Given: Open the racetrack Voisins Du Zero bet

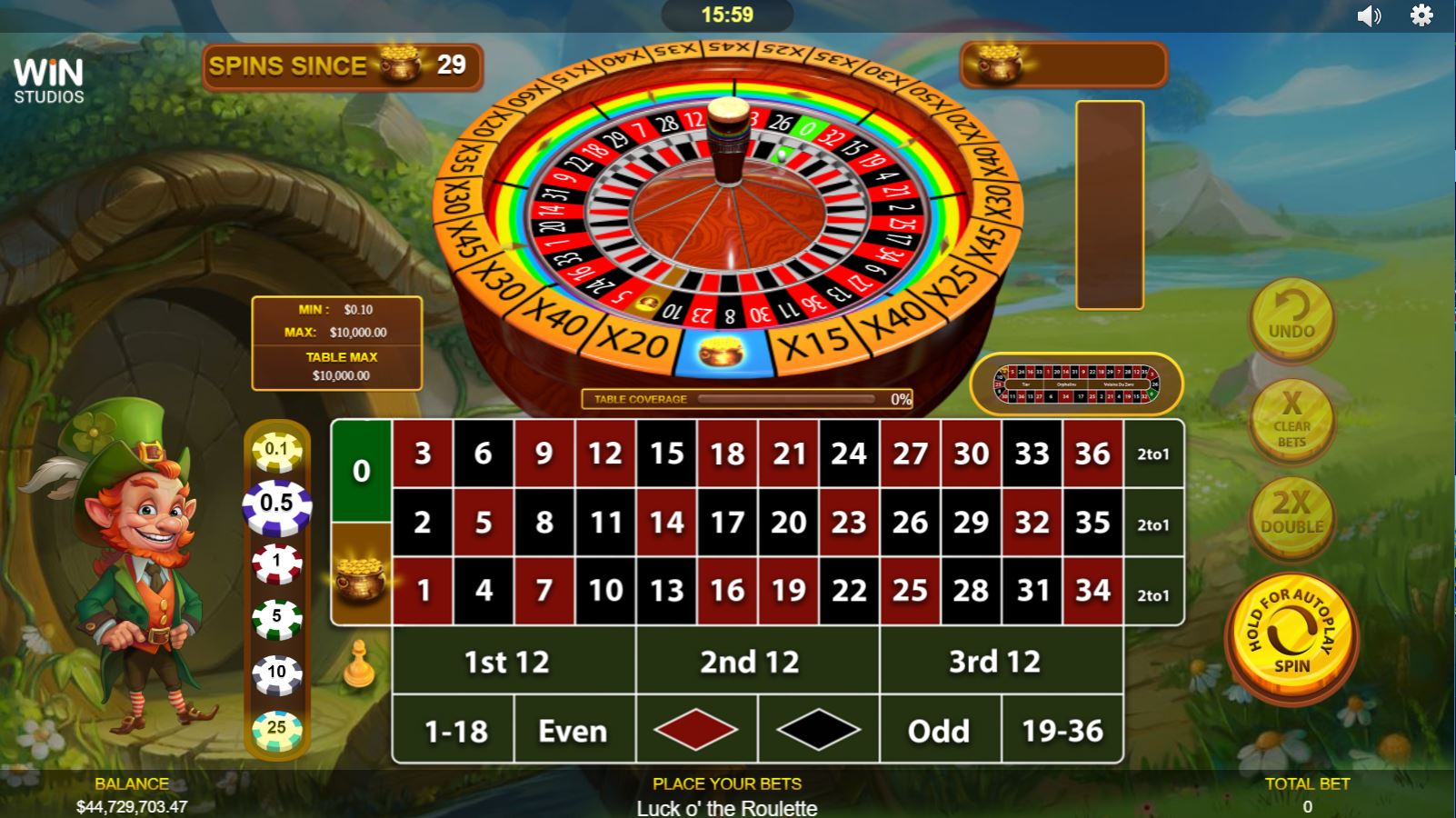Looking at the screenshot, I should coord(1119,384).
